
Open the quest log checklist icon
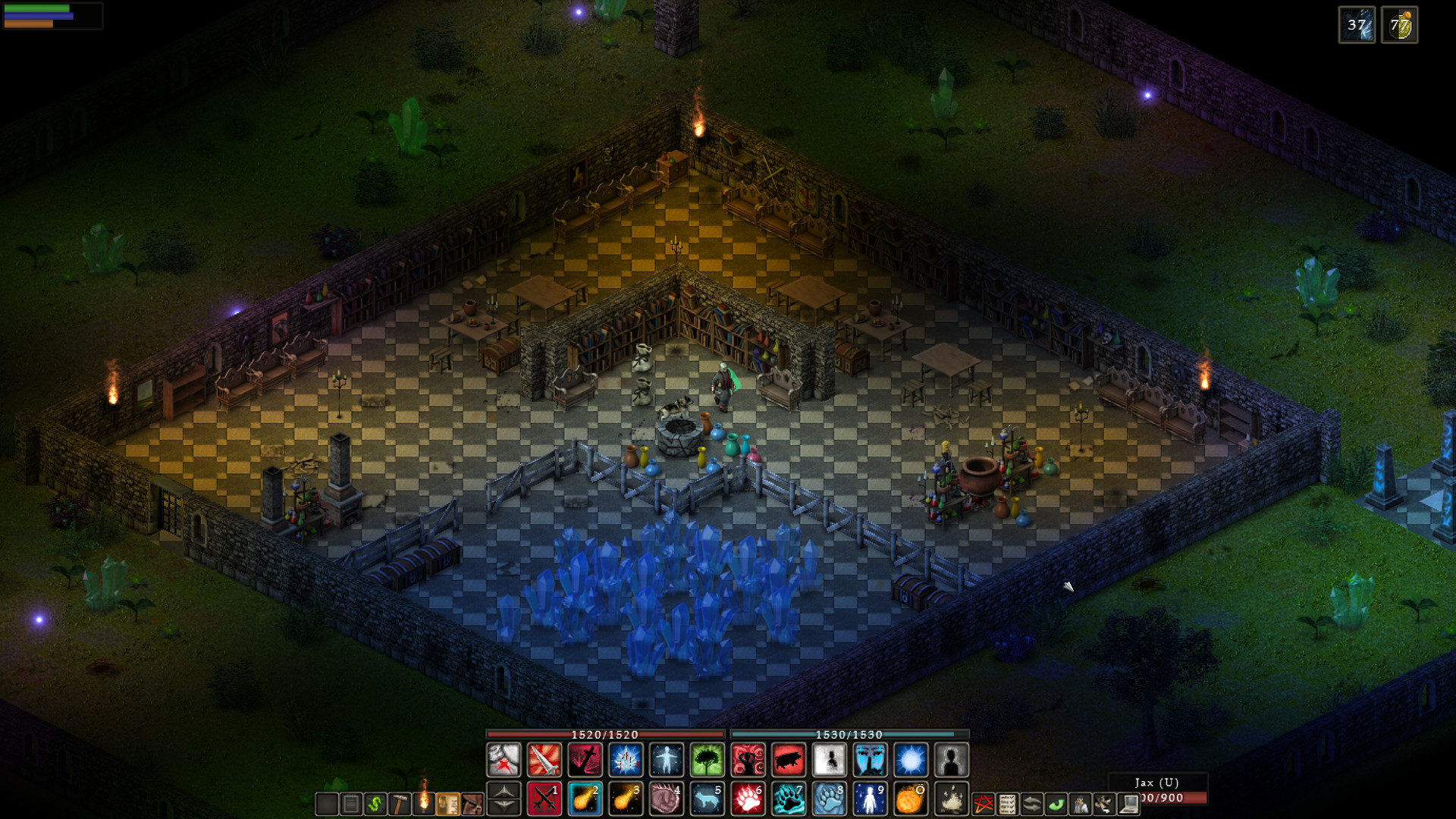[1007, 803]
